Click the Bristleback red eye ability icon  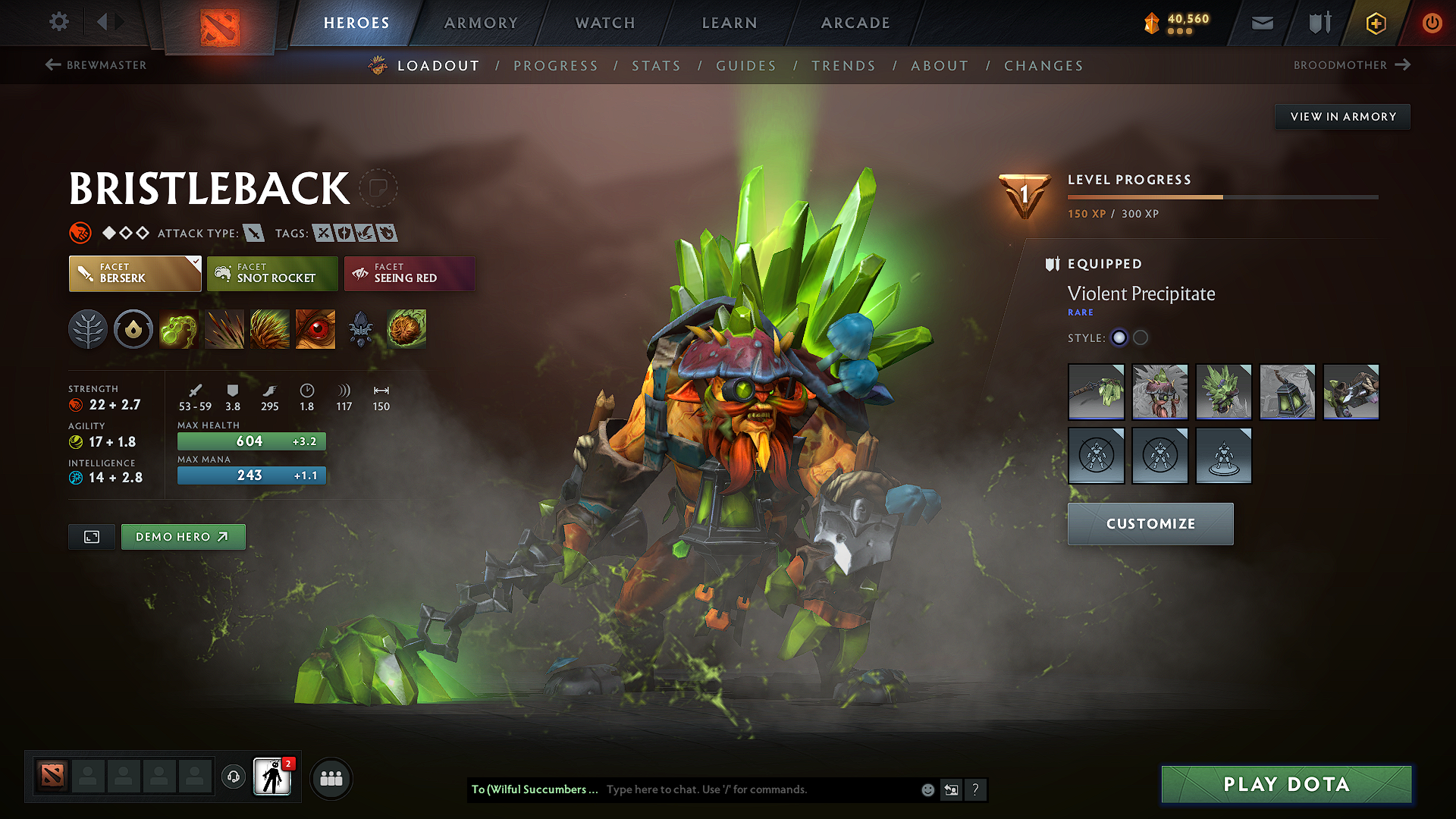[x=315, y=329]
